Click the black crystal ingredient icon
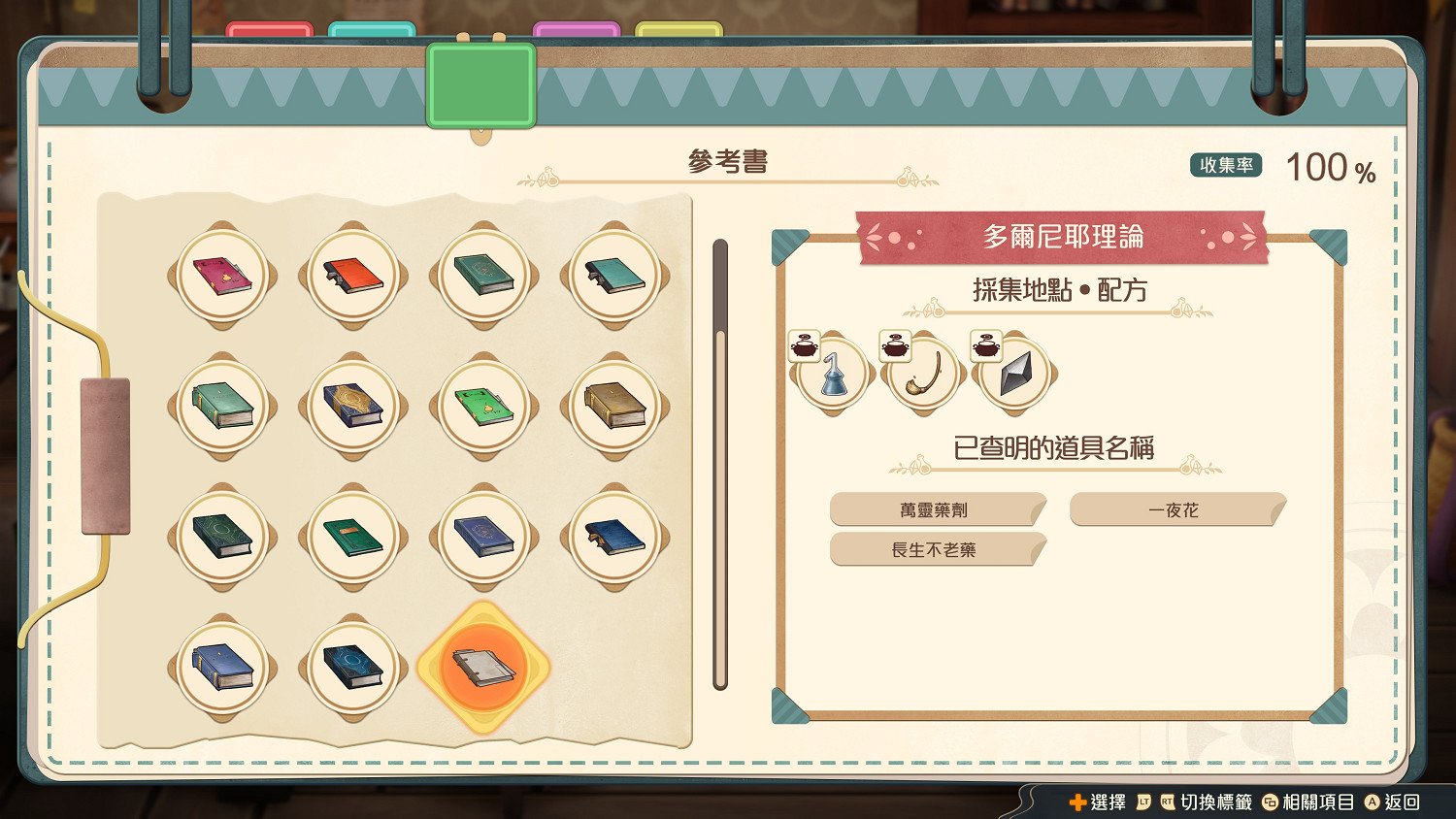The height and width of the screenshot is (819, 1456). (x=1015, y=374)
